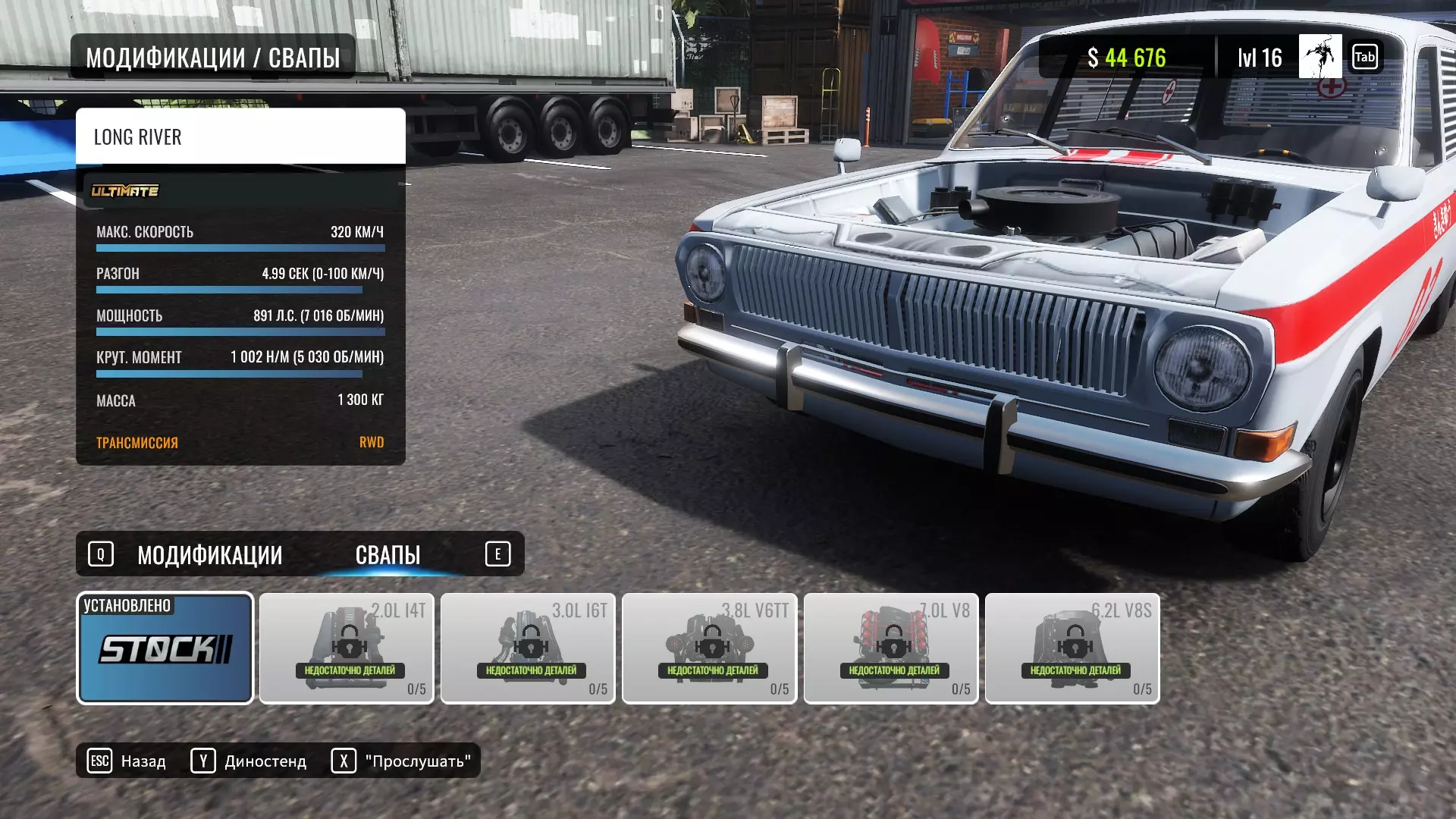Image resolution: width=1456 pixels, height=819 pixels.
Task: Go back with the Назад button
Action: coord(127,761)
